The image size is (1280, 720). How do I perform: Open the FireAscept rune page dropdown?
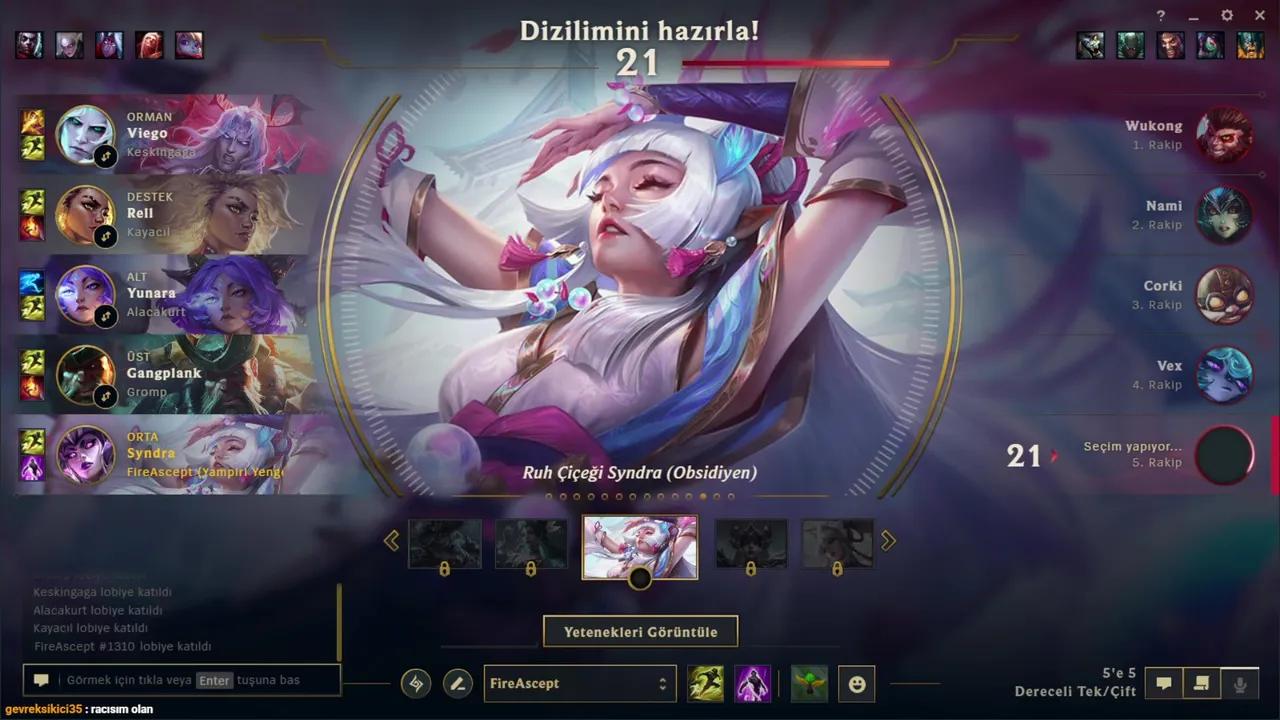(x=580, y=683)
